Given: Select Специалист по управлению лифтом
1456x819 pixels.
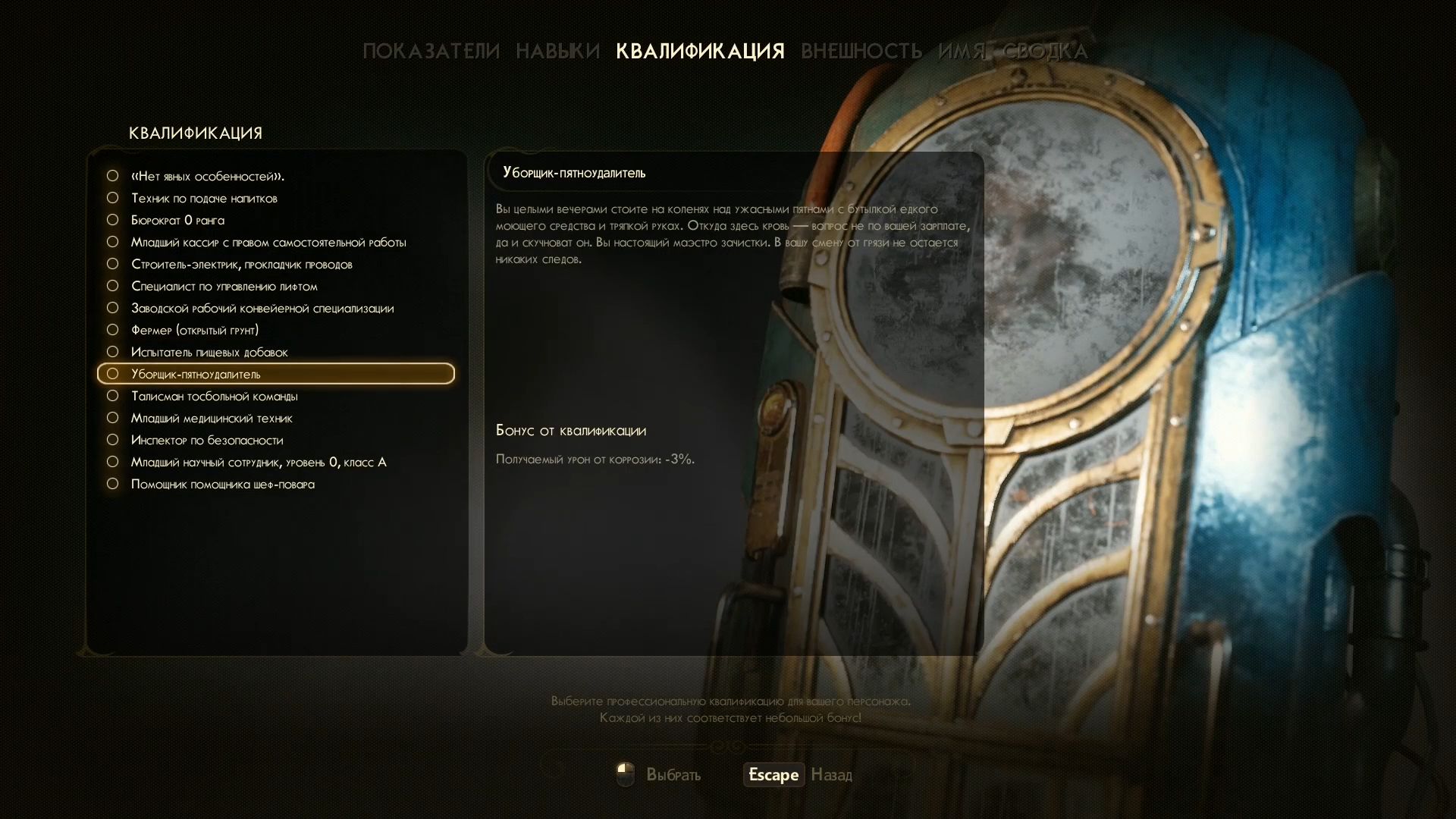Looking at the screenshot, I should point(224,287).
